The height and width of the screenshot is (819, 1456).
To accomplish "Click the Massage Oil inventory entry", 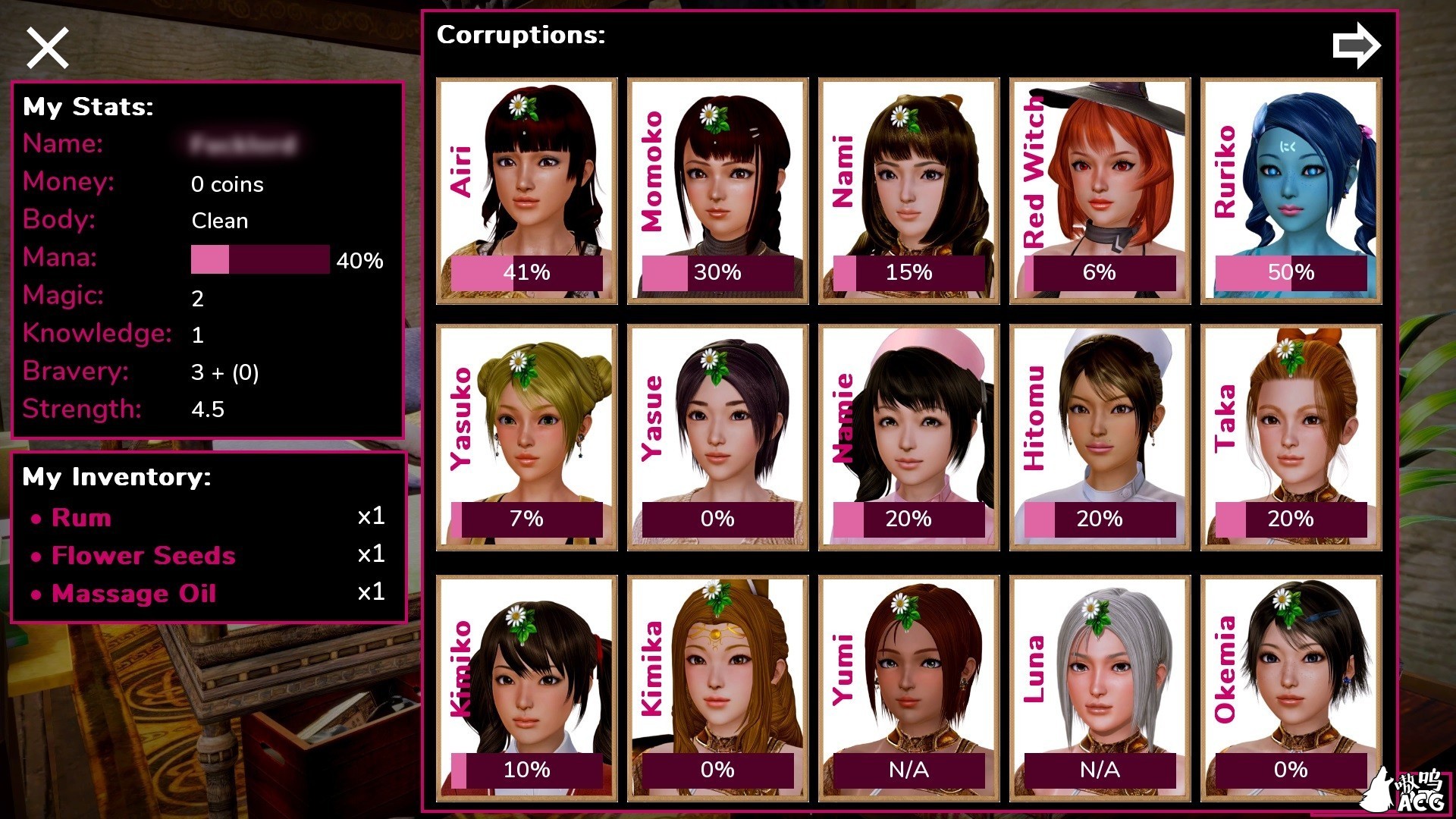I will pyautogui.click(x=133, y=594).
